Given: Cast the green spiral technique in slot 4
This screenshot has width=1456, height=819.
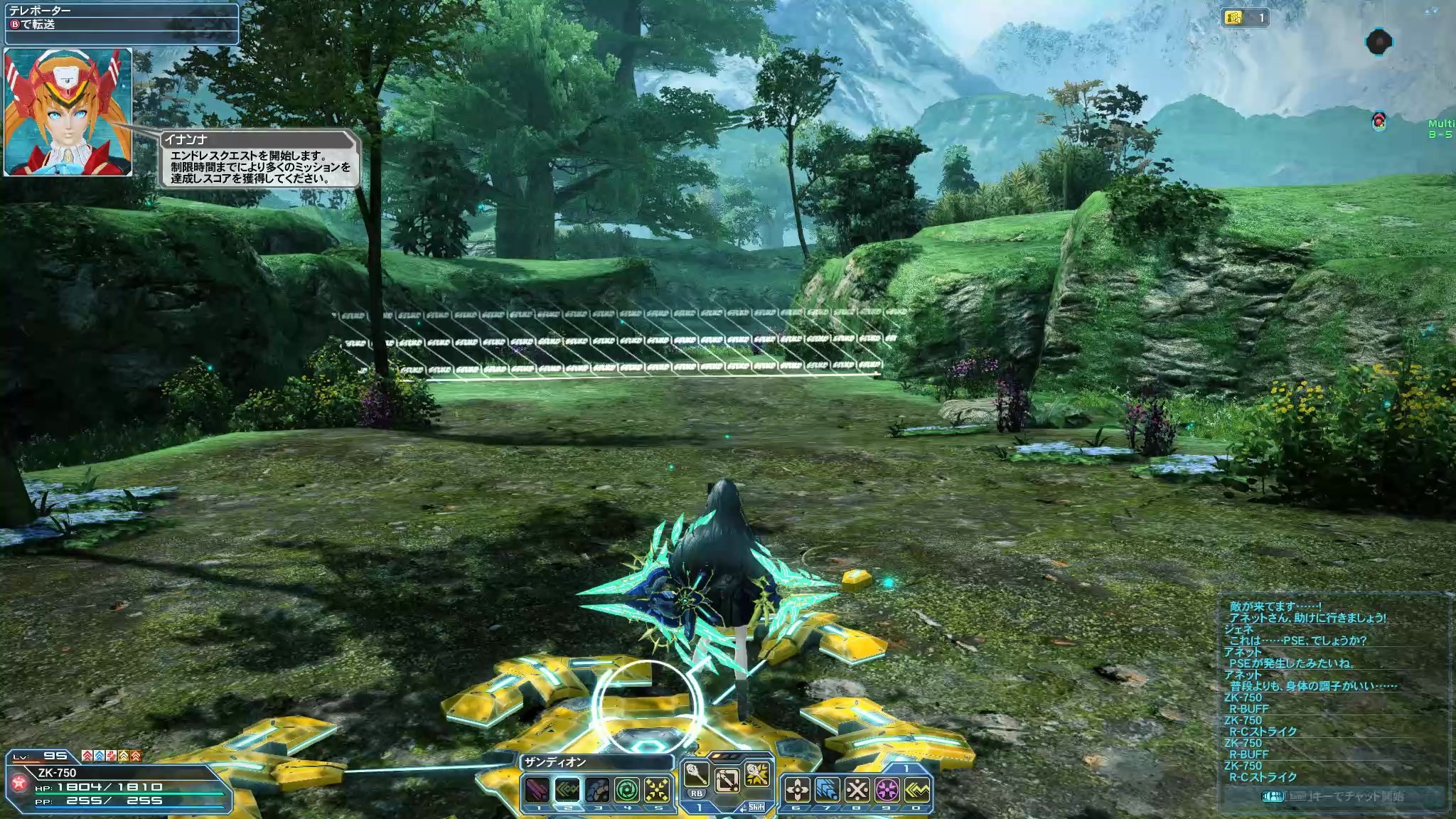Looking at the screenshot, I should point(627,790).
